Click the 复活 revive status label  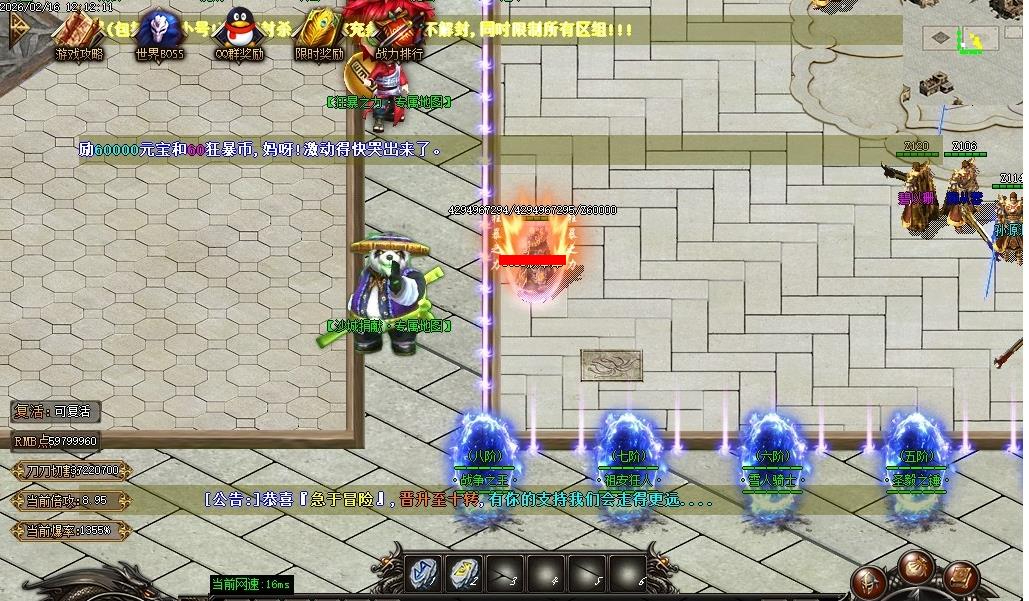coord(56,411)
